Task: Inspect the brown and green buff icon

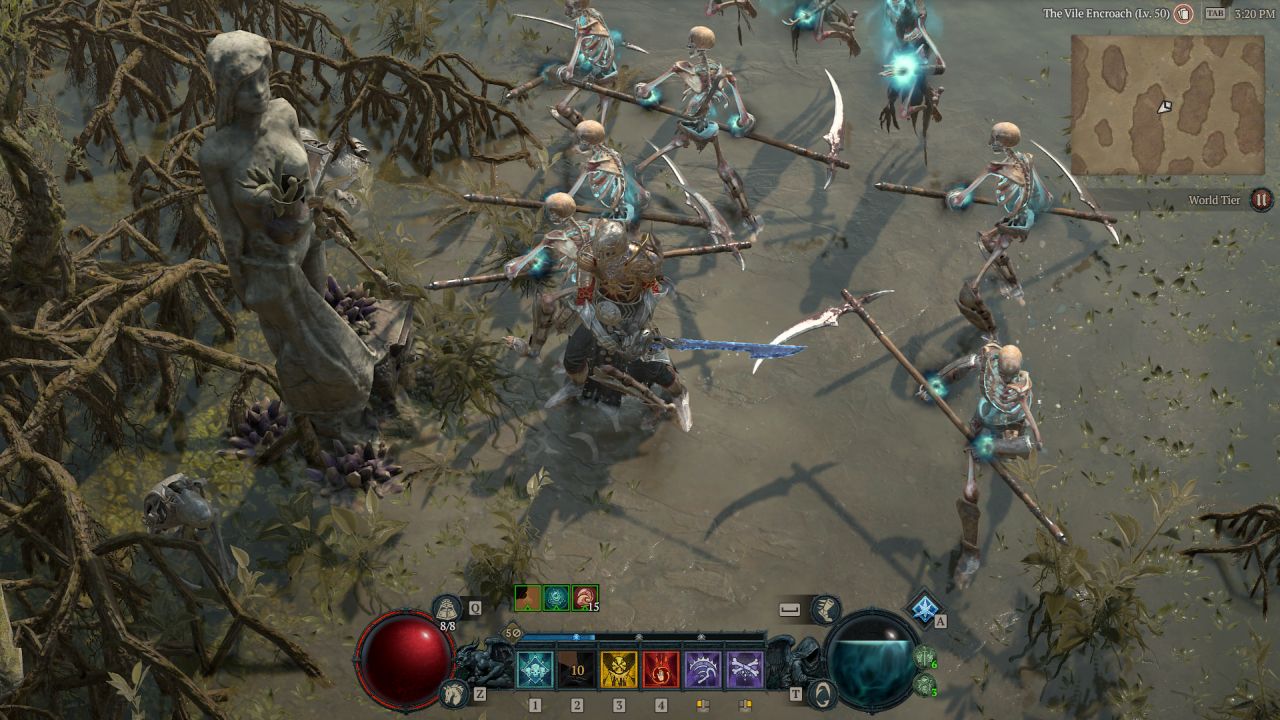Action: click(x=527, y=598)
